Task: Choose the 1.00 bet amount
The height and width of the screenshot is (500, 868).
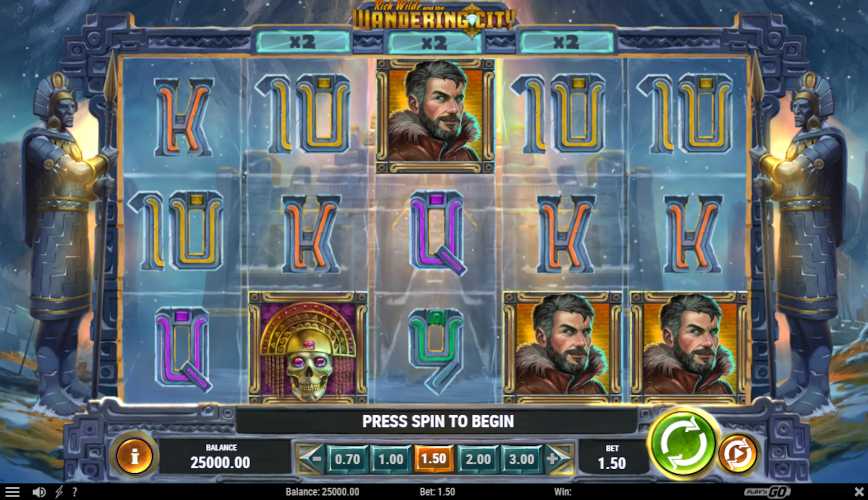Action: pos(390,459)
